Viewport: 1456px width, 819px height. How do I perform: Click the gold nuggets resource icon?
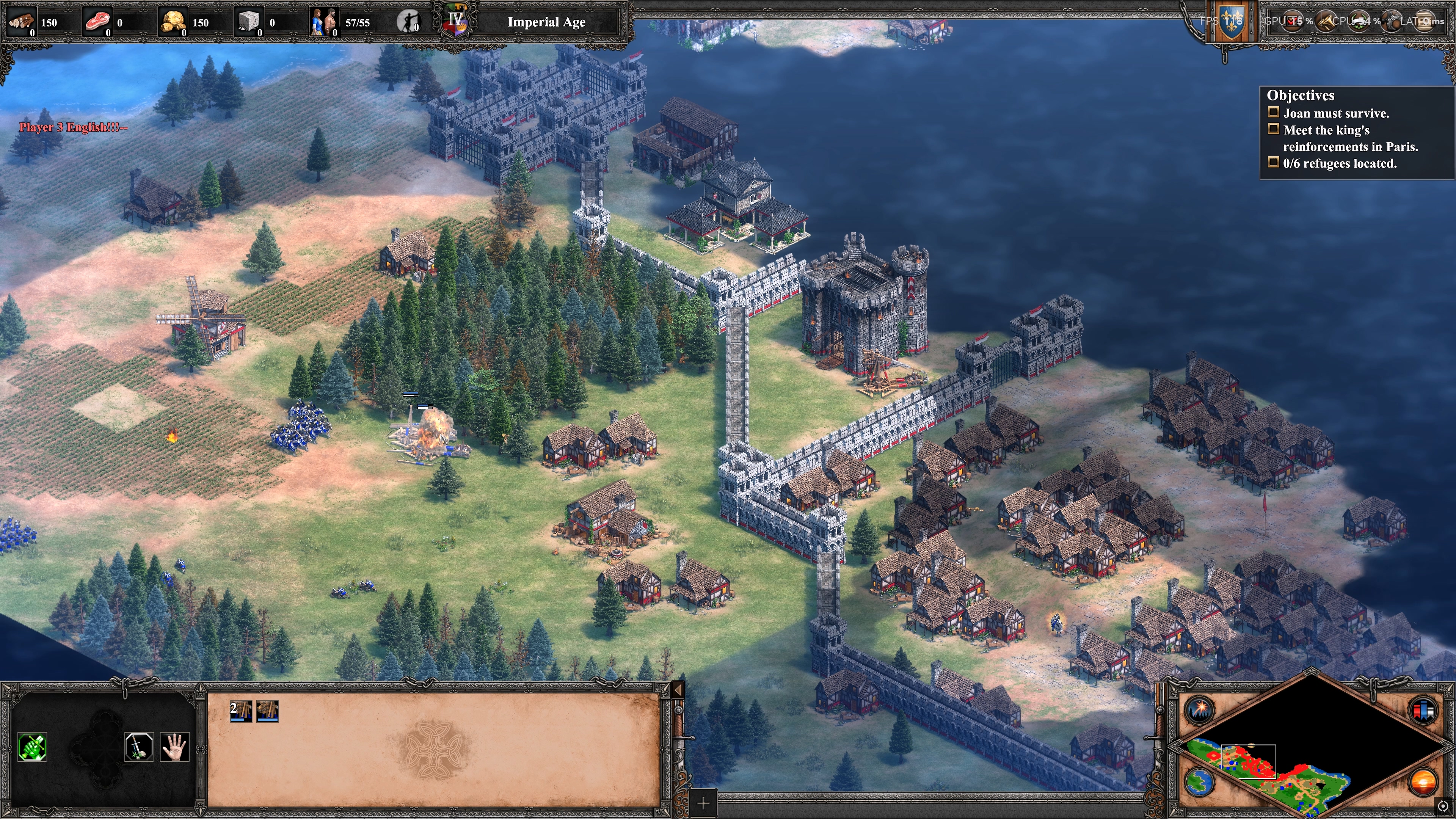(x=172, y=22)
